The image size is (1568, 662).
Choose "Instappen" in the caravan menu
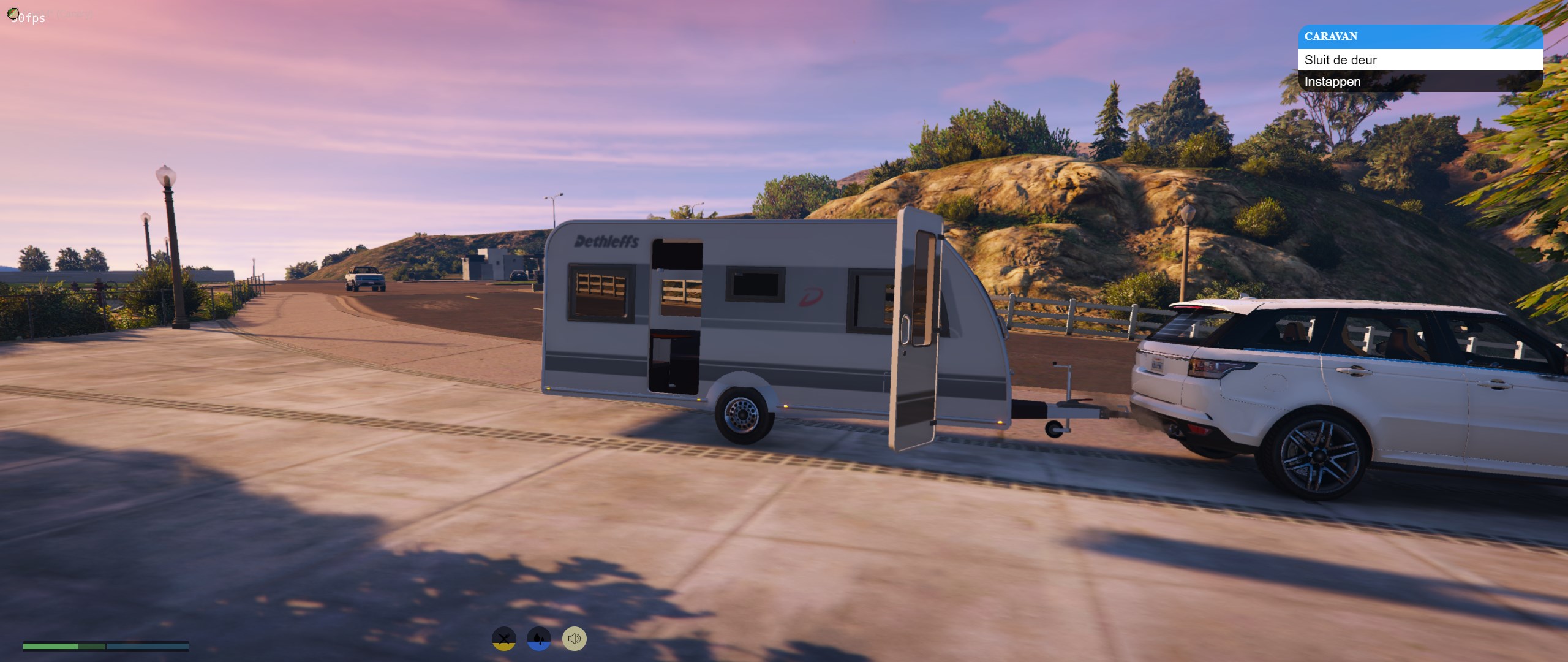pyautogui.click(x=1420, y=82)
